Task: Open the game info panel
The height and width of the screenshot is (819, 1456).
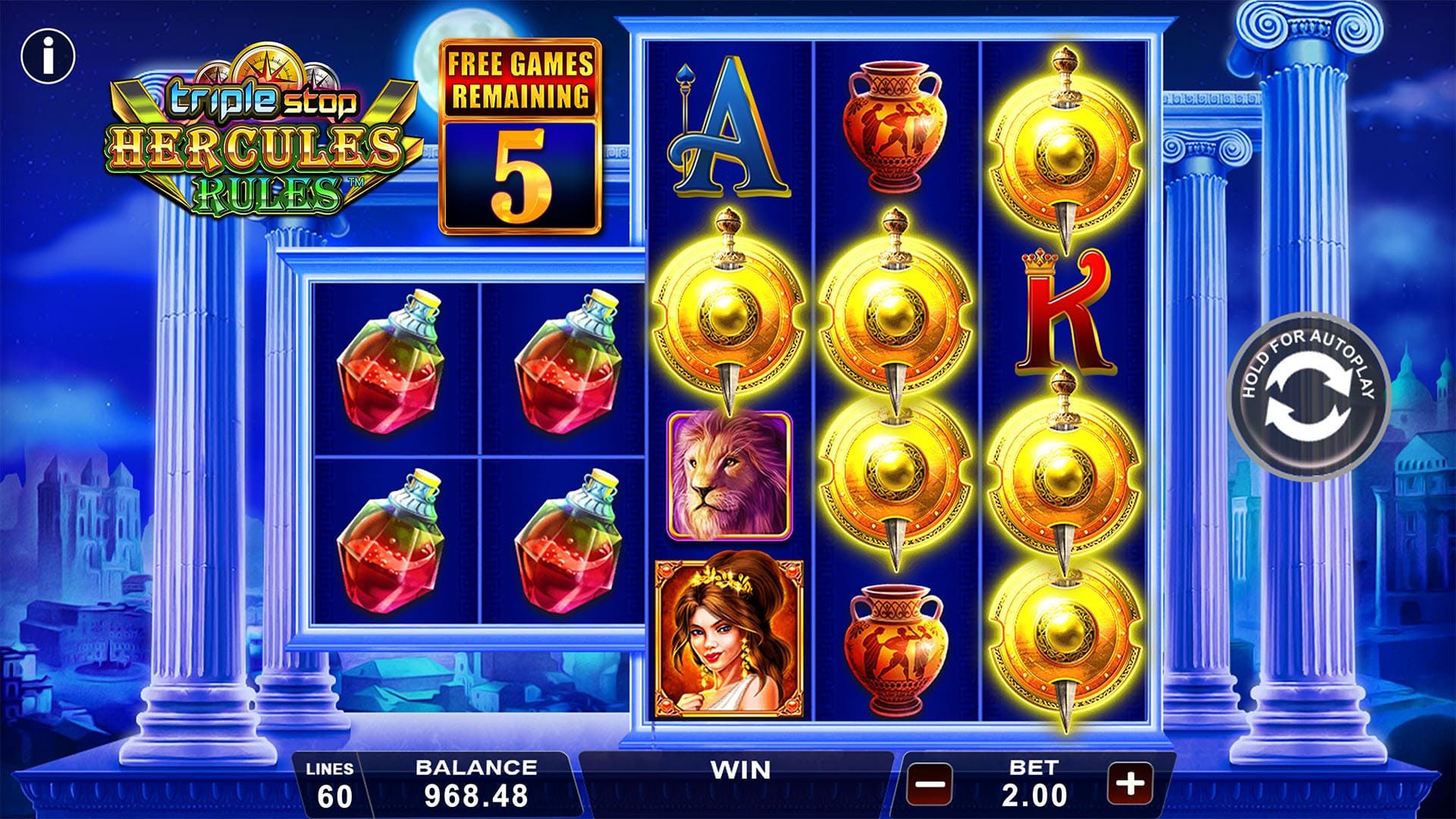Action: pos(48,56)
